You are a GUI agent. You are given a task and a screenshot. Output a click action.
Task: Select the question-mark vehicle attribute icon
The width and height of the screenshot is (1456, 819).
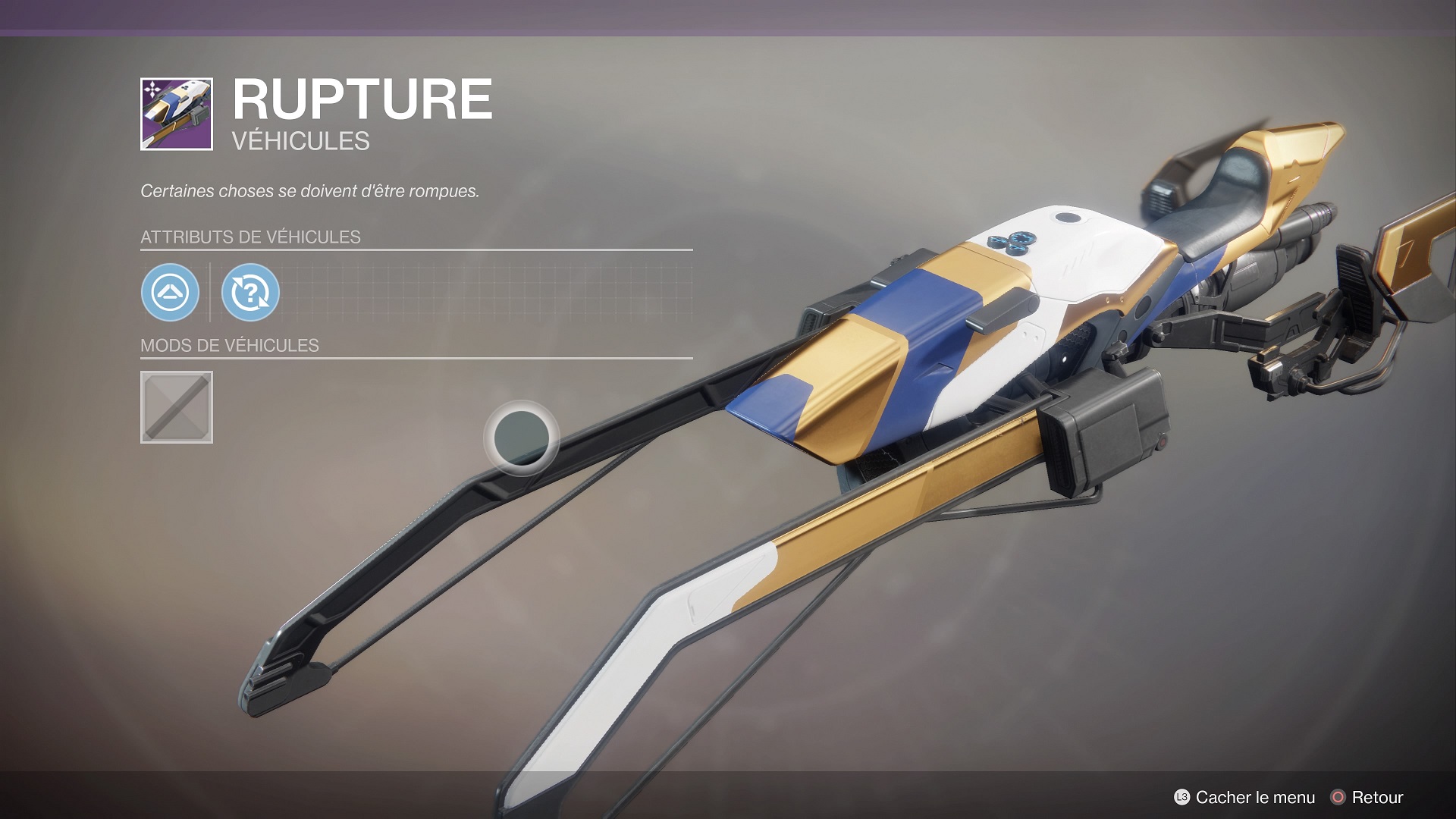(x=250, y=292)
